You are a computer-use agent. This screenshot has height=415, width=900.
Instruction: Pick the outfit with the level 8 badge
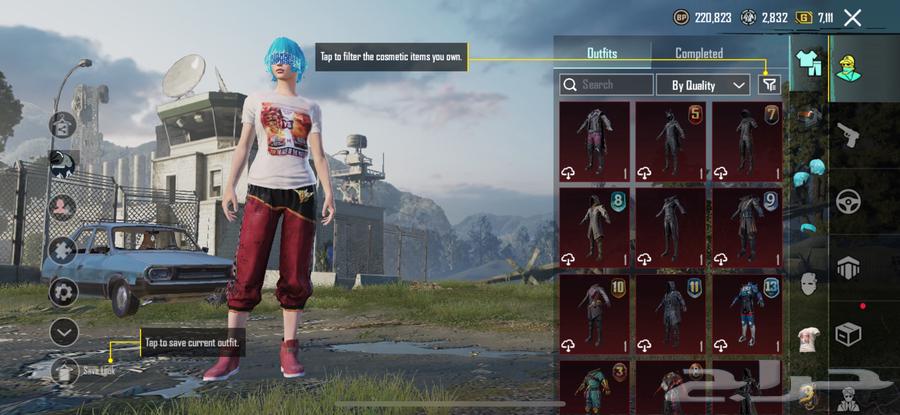(x=594, y=227)
